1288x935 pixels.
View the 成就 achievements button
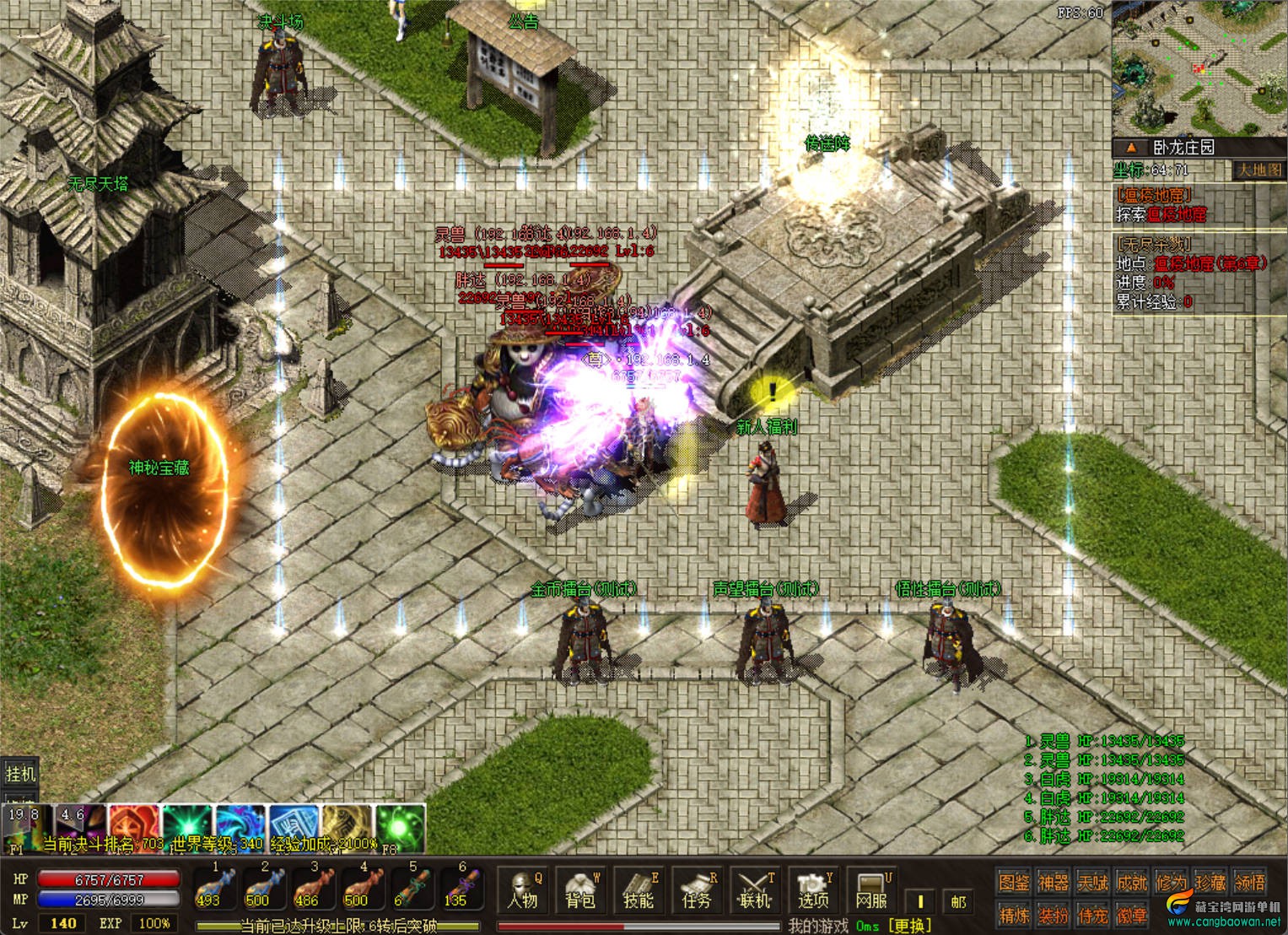[x=1132, y=883]
